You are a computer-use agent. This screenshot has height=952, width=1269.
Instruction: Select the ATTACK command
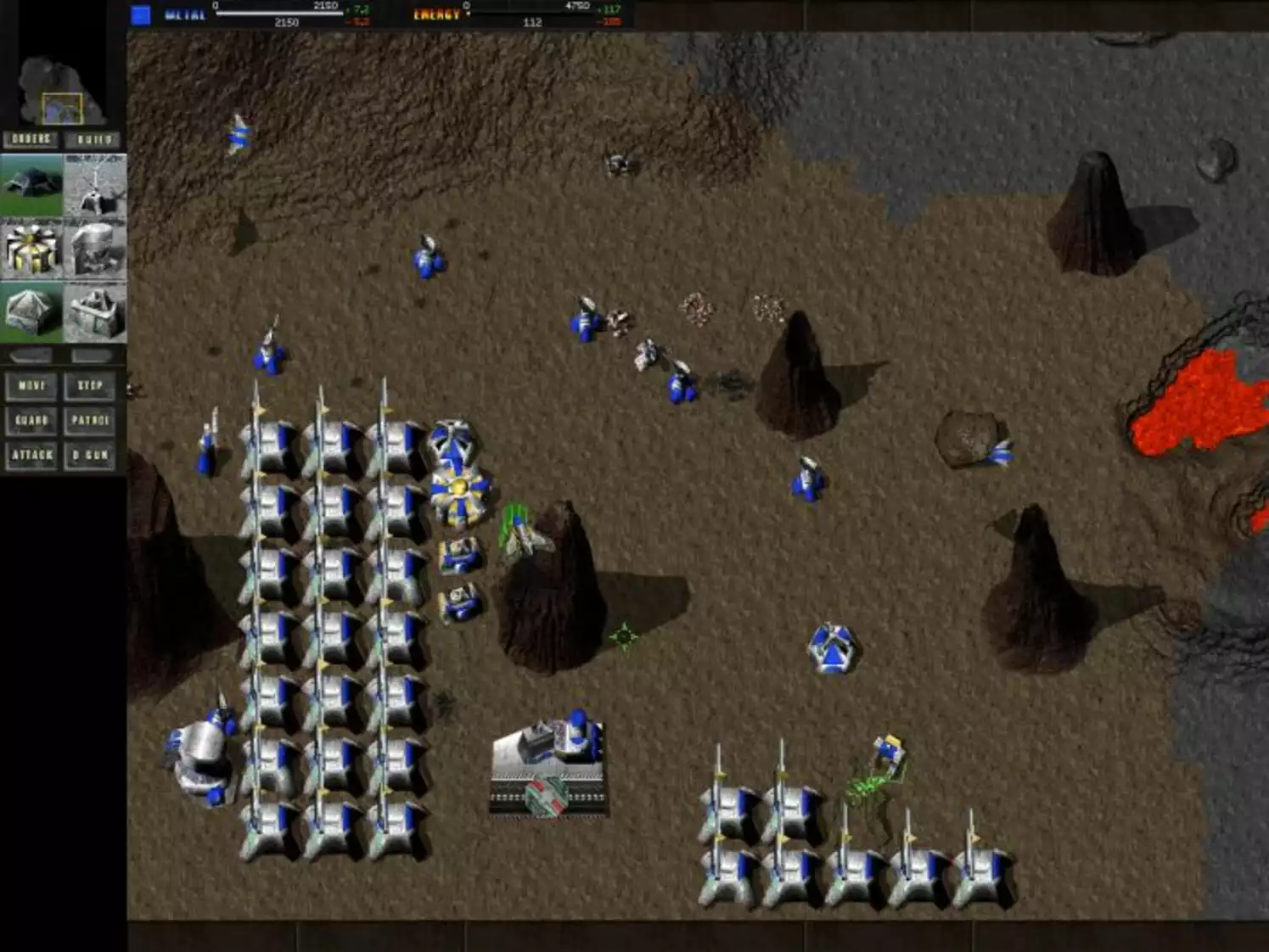[x=31, y=456]
